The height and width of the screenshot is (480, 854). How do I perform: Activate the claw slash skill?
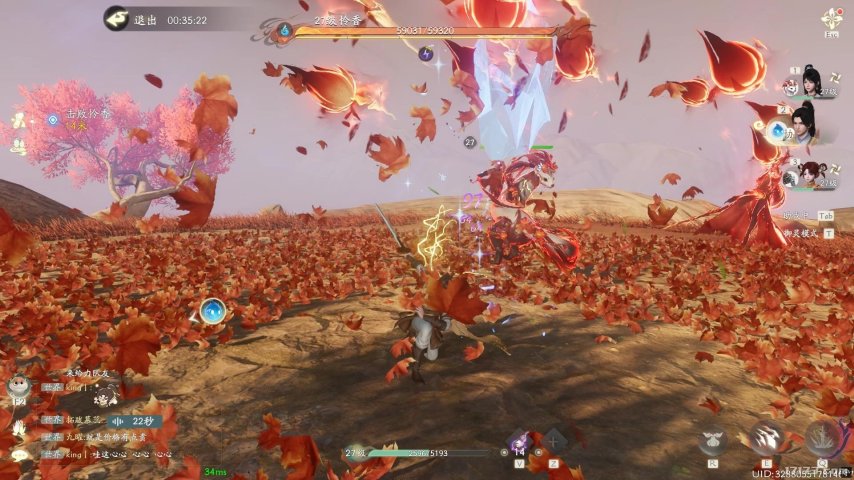tap(767, 438)
